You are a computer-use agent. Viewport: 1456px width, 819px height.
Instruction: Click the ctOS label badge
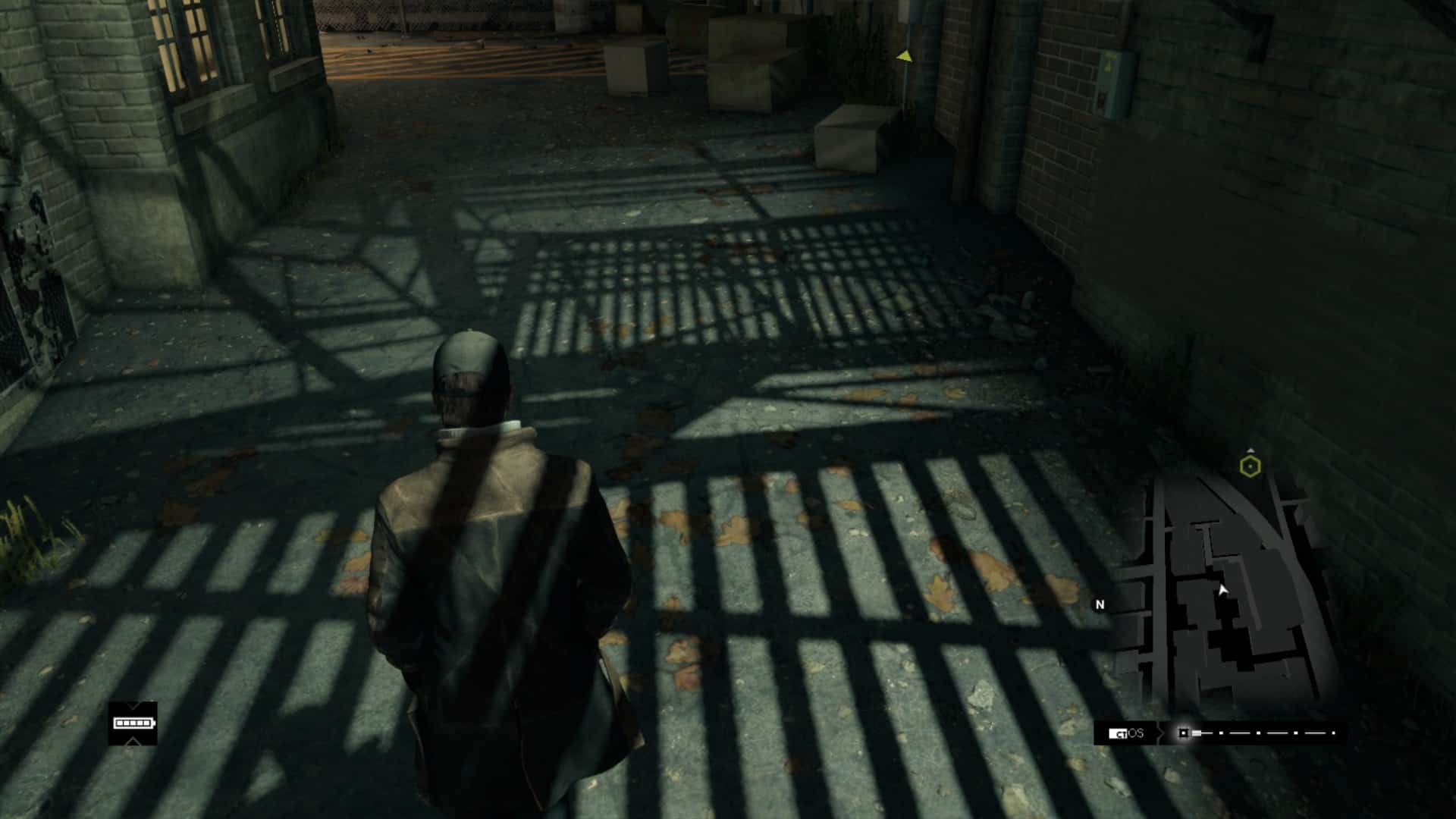coord(1126,733)
